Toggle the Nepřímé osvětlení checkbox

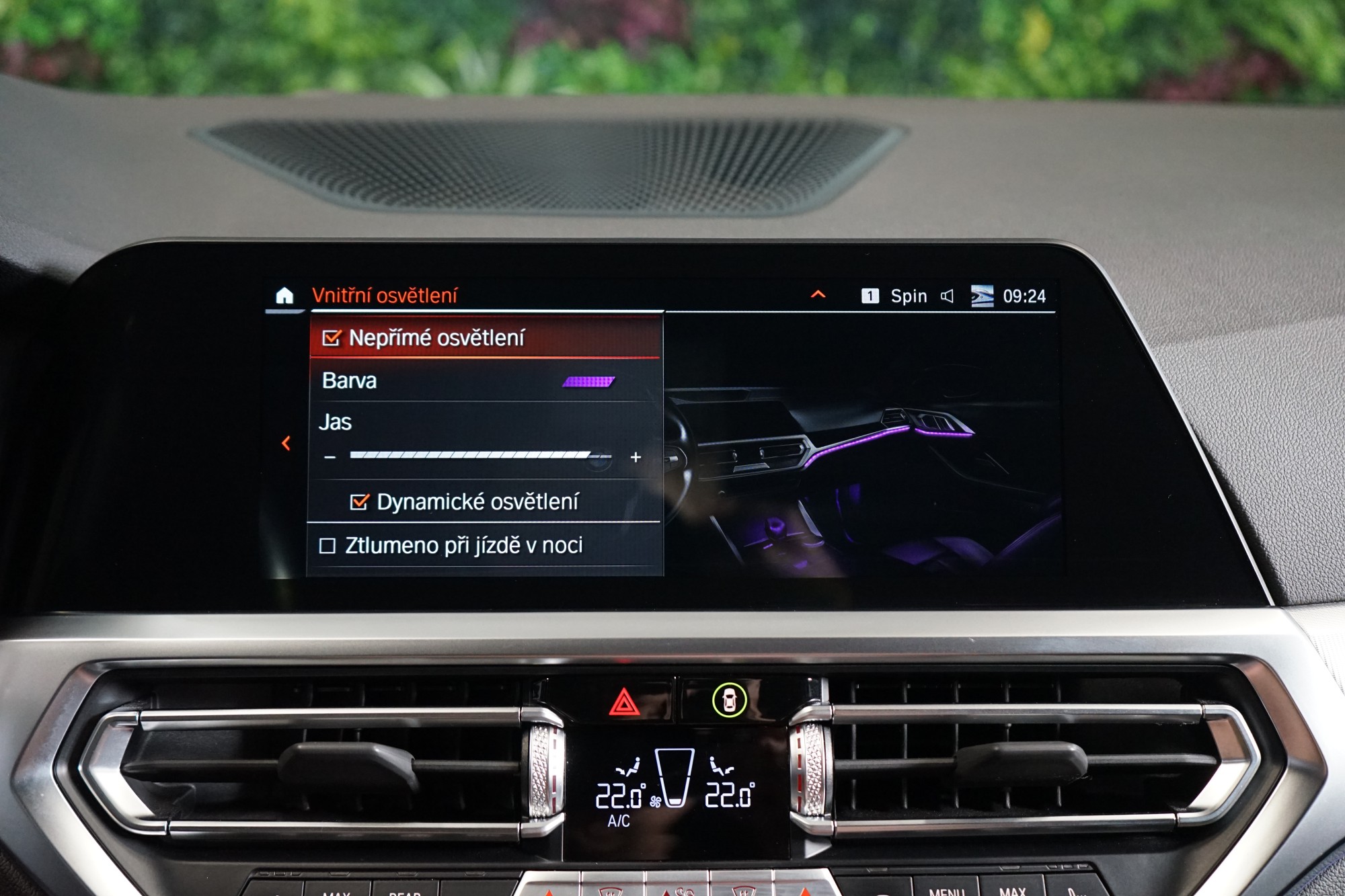tap(332, 338)
